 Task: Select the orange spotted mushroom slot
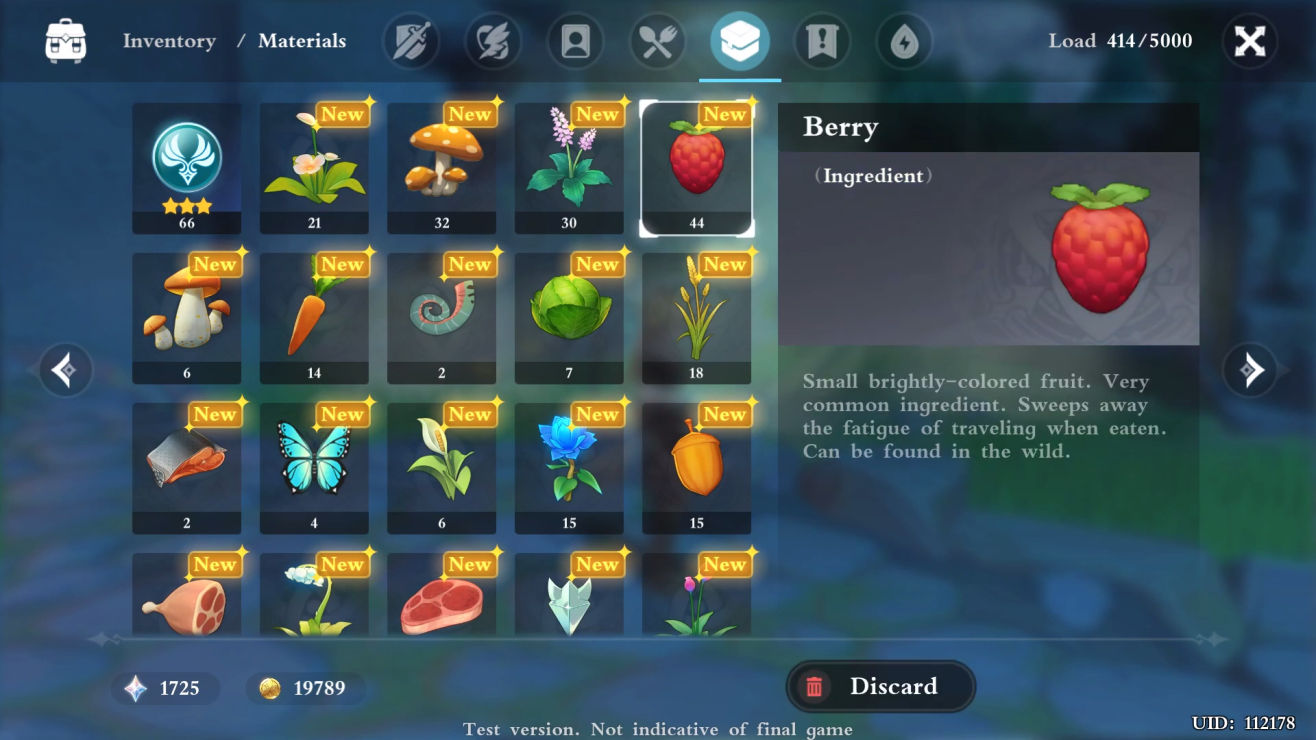pyautogui.click(x=442, y=168)
